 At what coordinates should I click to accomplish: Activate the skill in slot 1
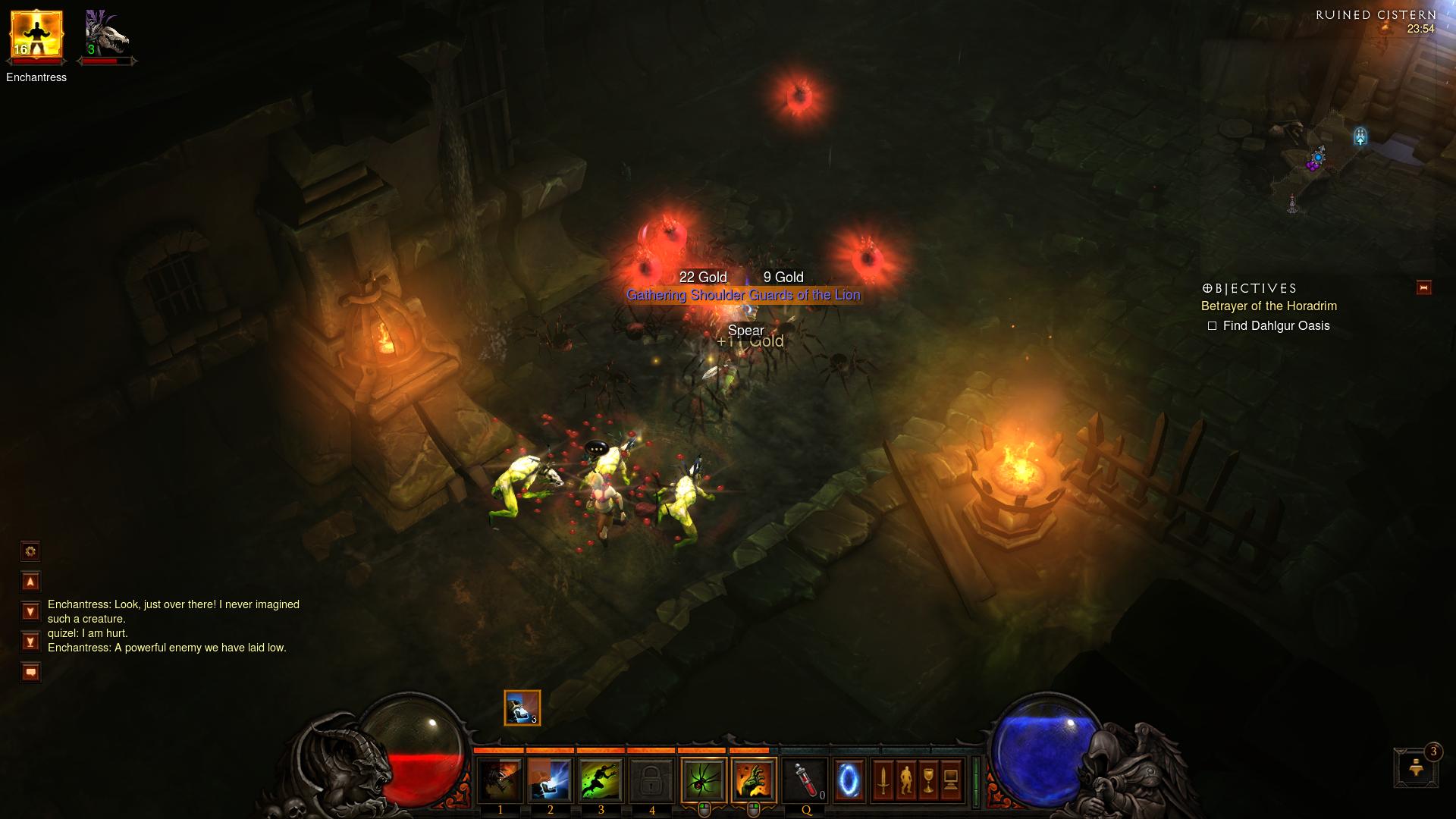point(500,780)
